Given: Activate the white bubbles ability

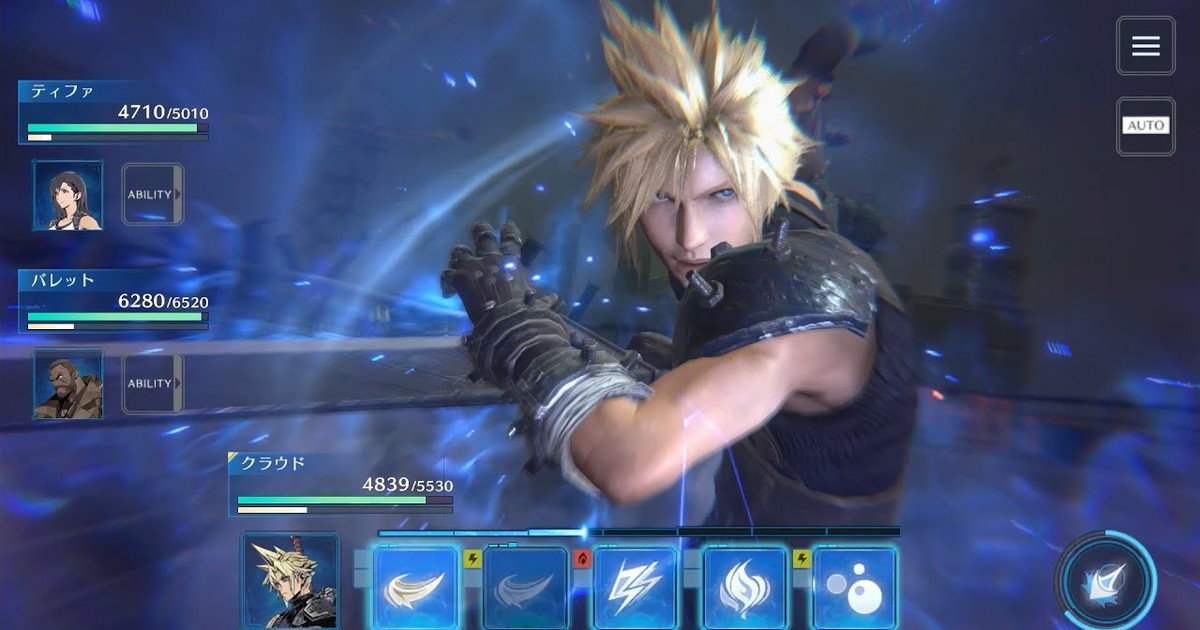Looking at the screenshot, I should [x=854, y=588].
